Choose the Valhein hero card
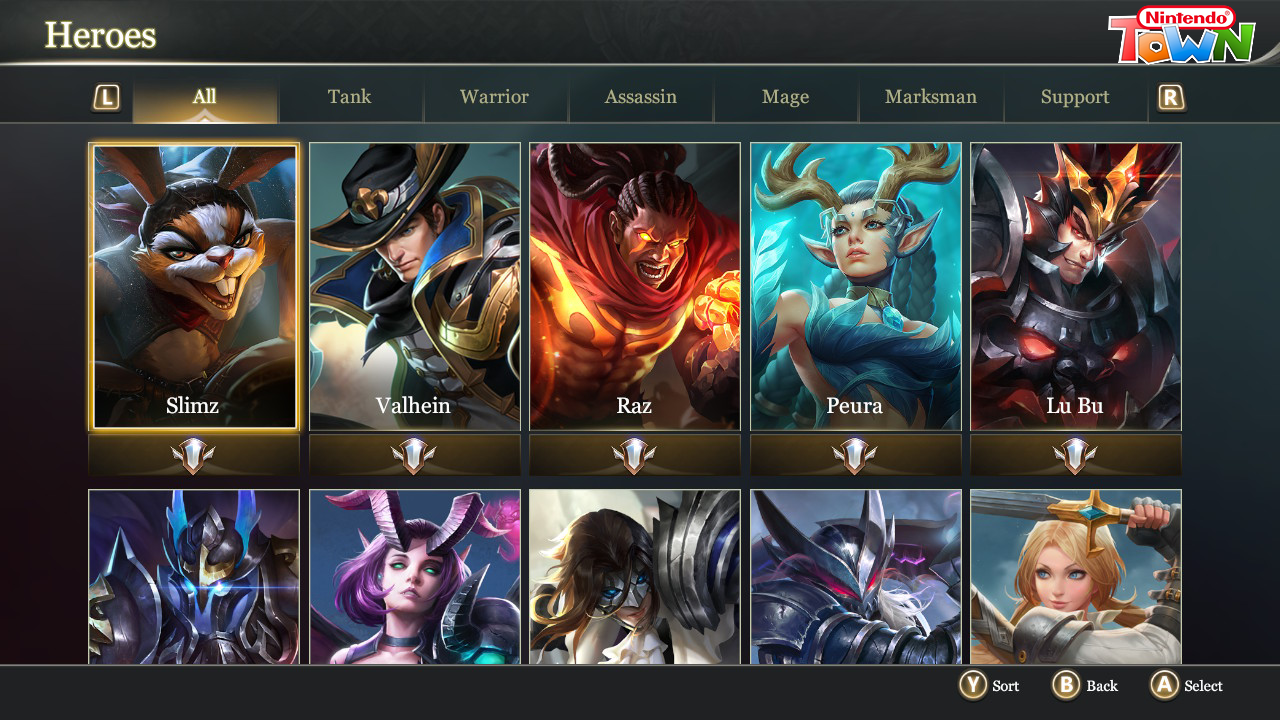 (x=414, y=287)
